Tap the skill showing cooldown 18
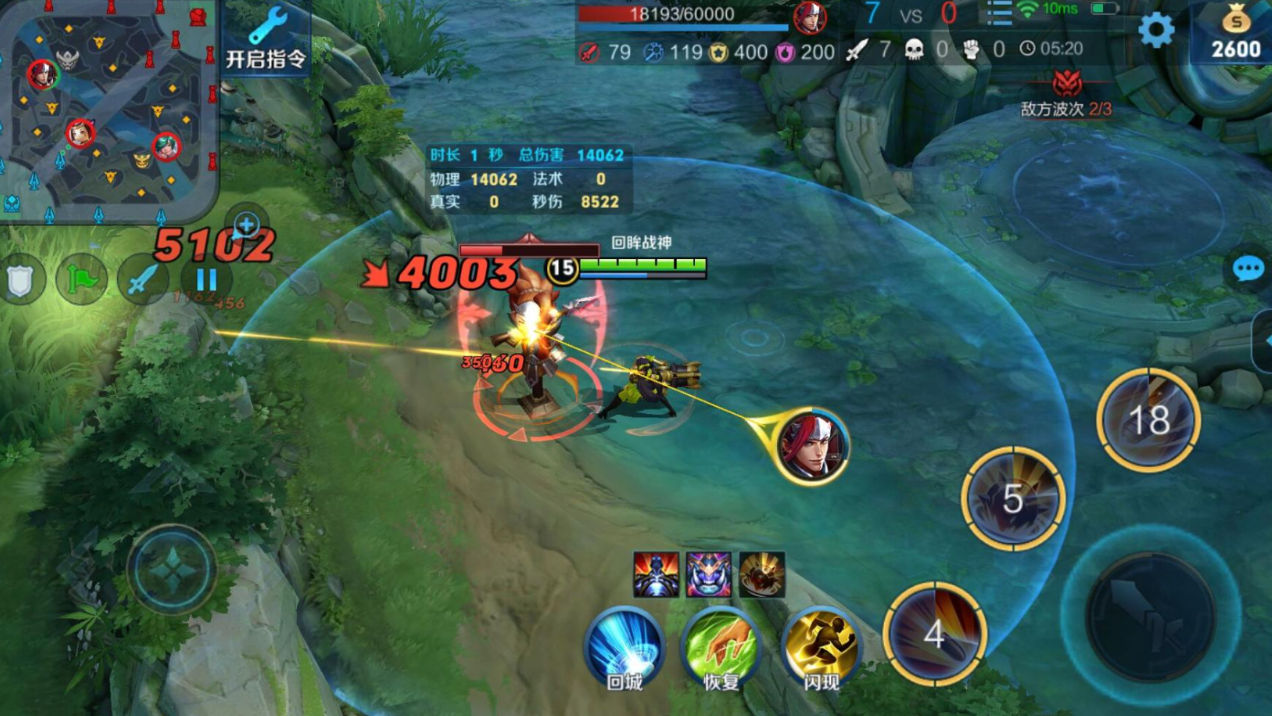 [1148, 420]
